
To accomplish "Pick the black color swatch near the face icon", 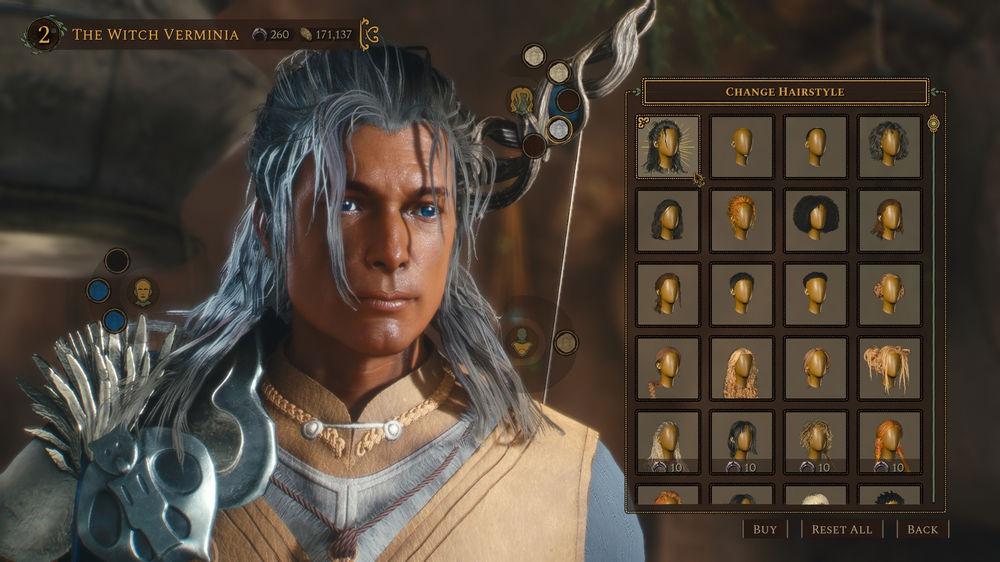I will [117, 261].
